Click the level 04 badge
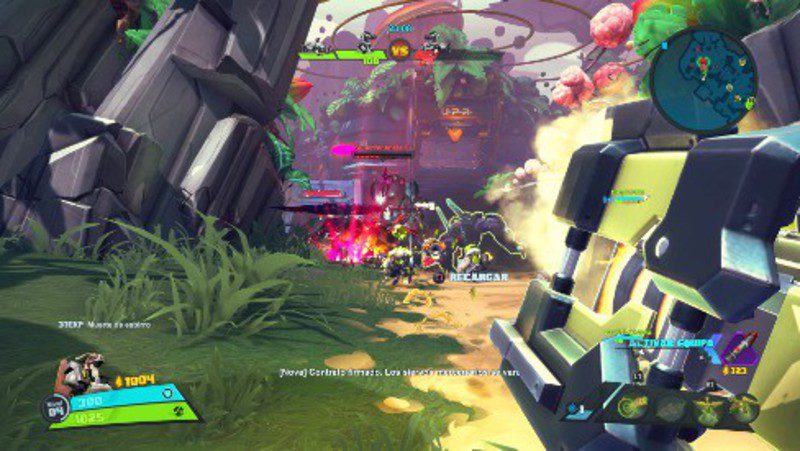Viewport: 800px width, 451px height. pyautogui.click(x=53, y=407)
